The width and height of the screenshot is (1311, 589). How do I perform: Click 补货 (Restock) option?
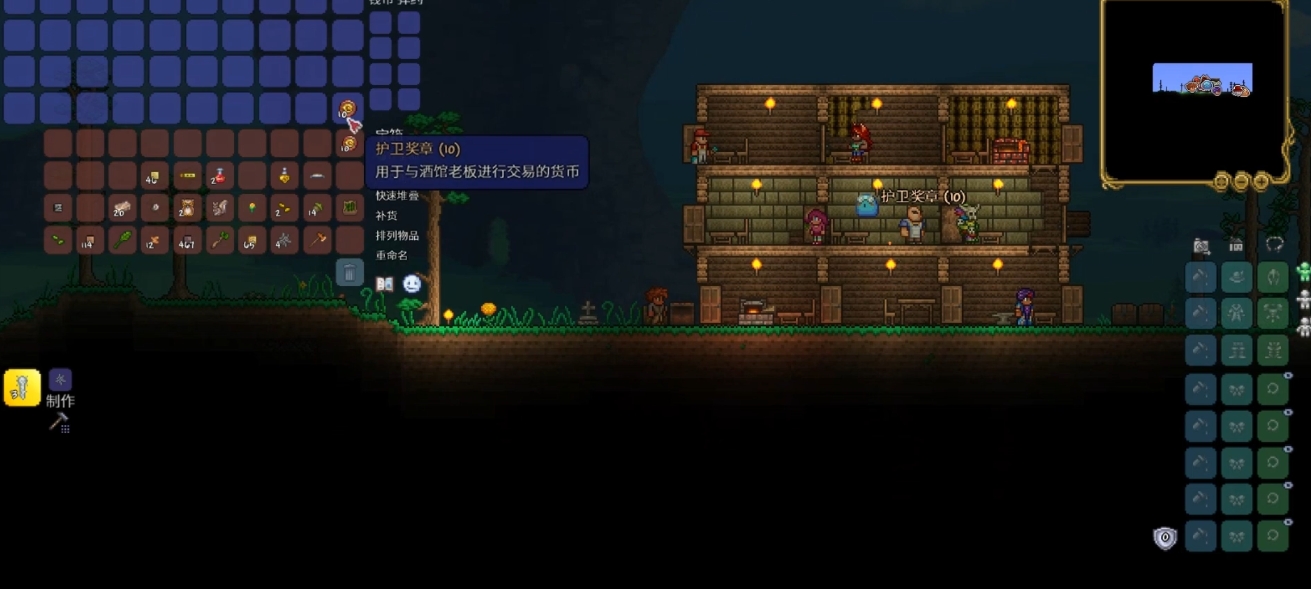click(386, 215)
